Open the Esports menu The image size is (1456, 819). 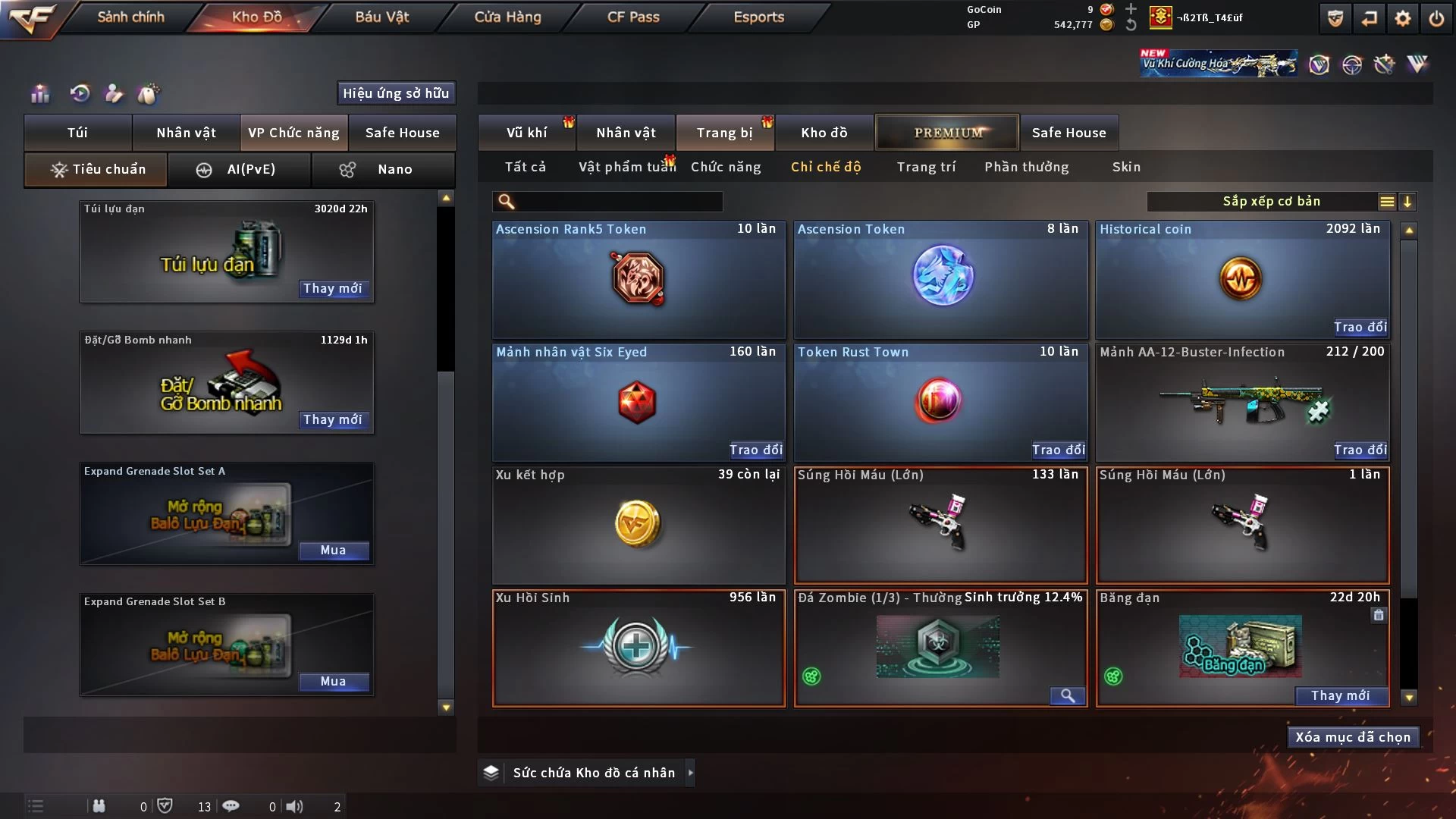[x=758, y=17]
